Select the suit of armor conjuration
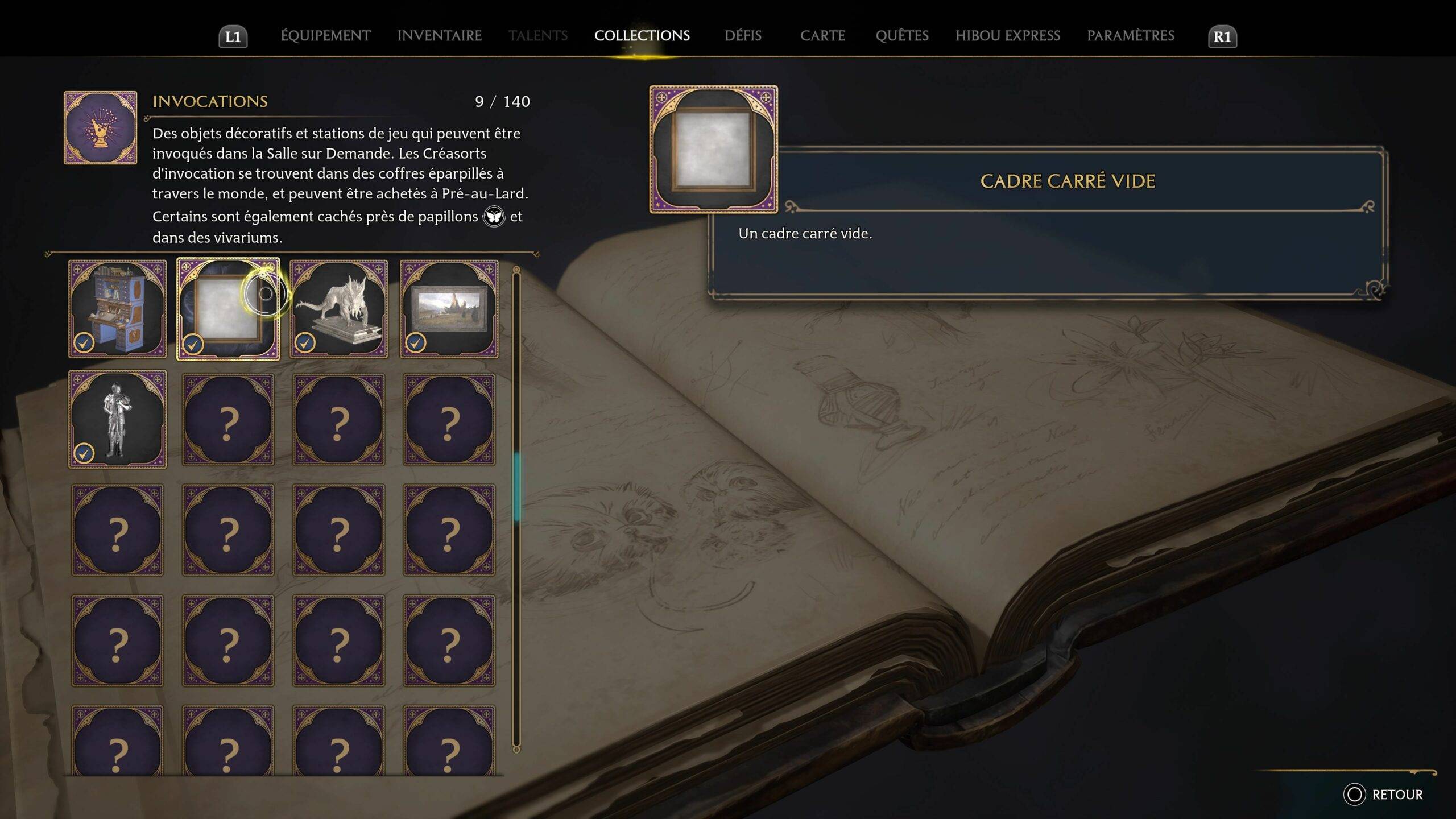 click(x=118, y=419)
